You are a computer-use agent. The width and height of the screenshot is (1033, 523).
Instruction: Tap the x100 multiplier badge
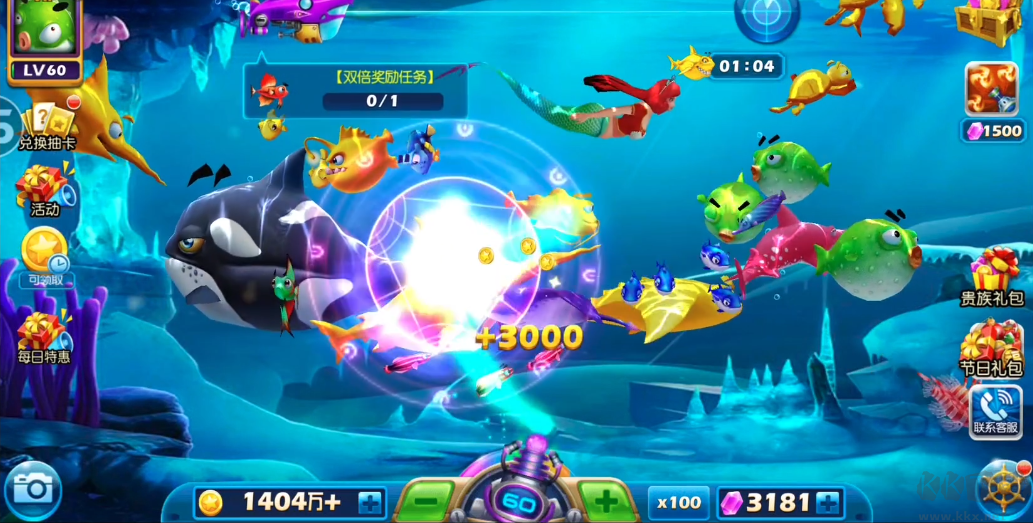click(x=678, y=501)
